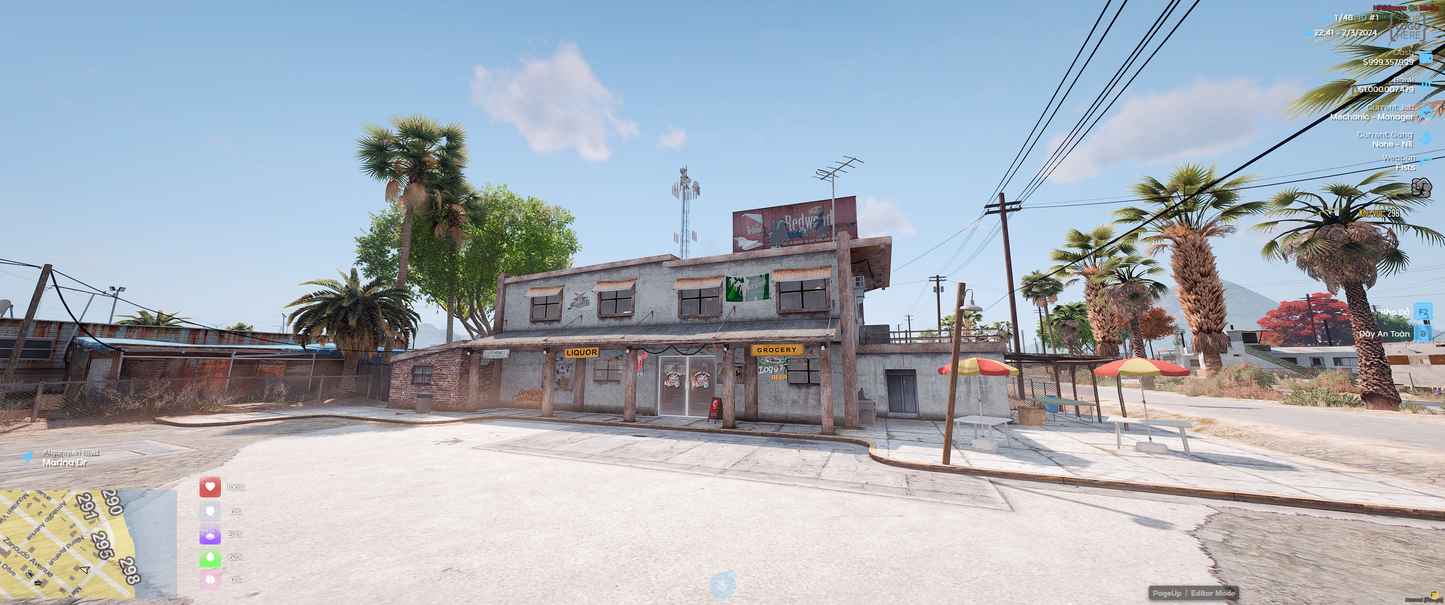
Task: Select the Current Gang icon
Action: [x=1425, y=137]
